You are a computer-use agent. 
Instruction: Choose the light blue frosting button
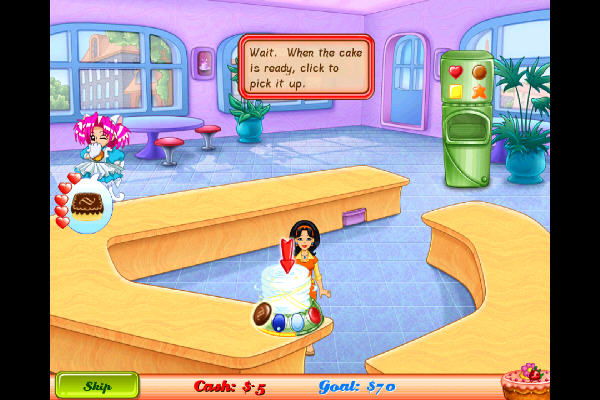297,323
